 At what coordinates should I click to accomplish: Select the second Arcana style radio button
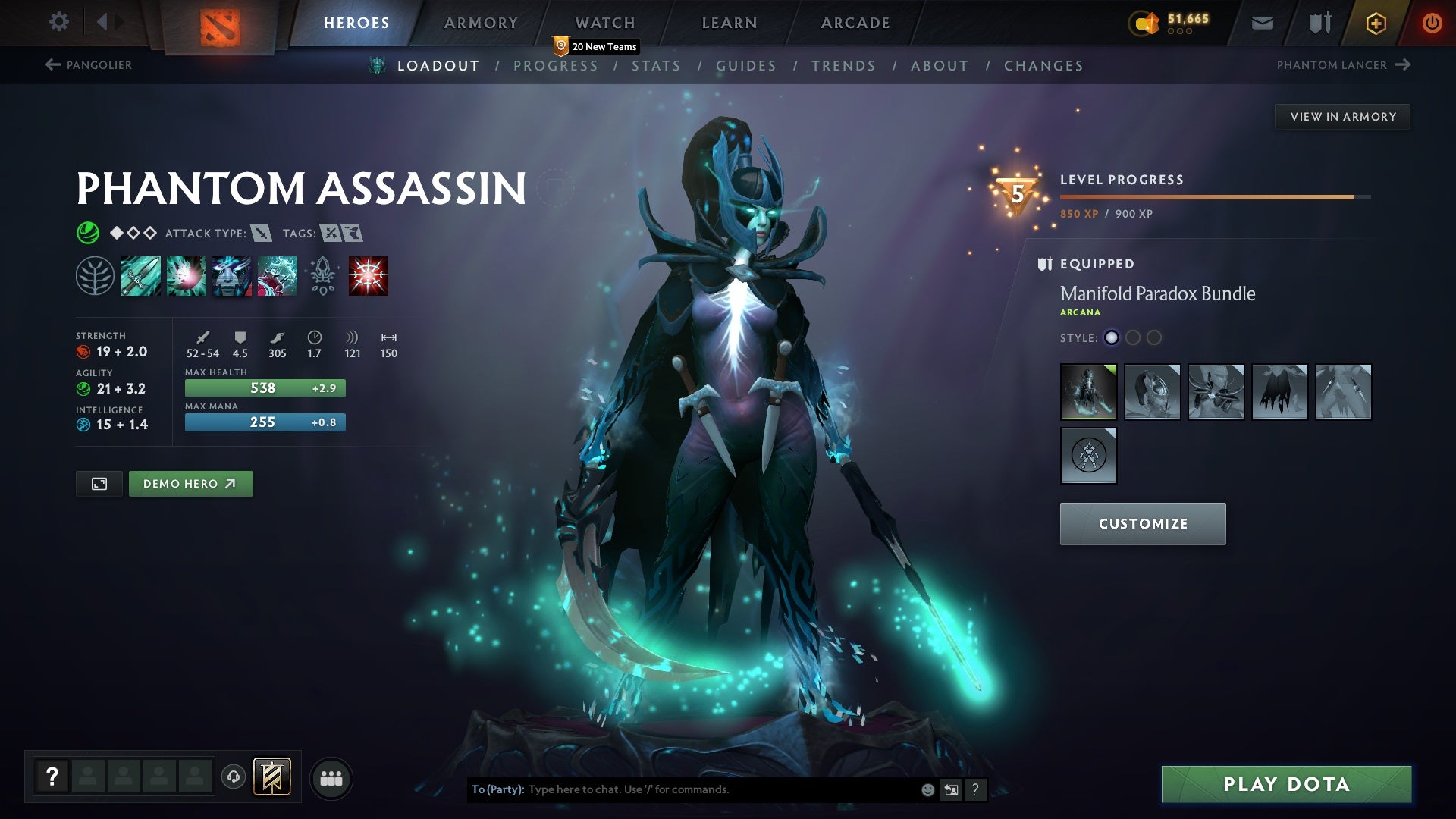click(1133, 338)
